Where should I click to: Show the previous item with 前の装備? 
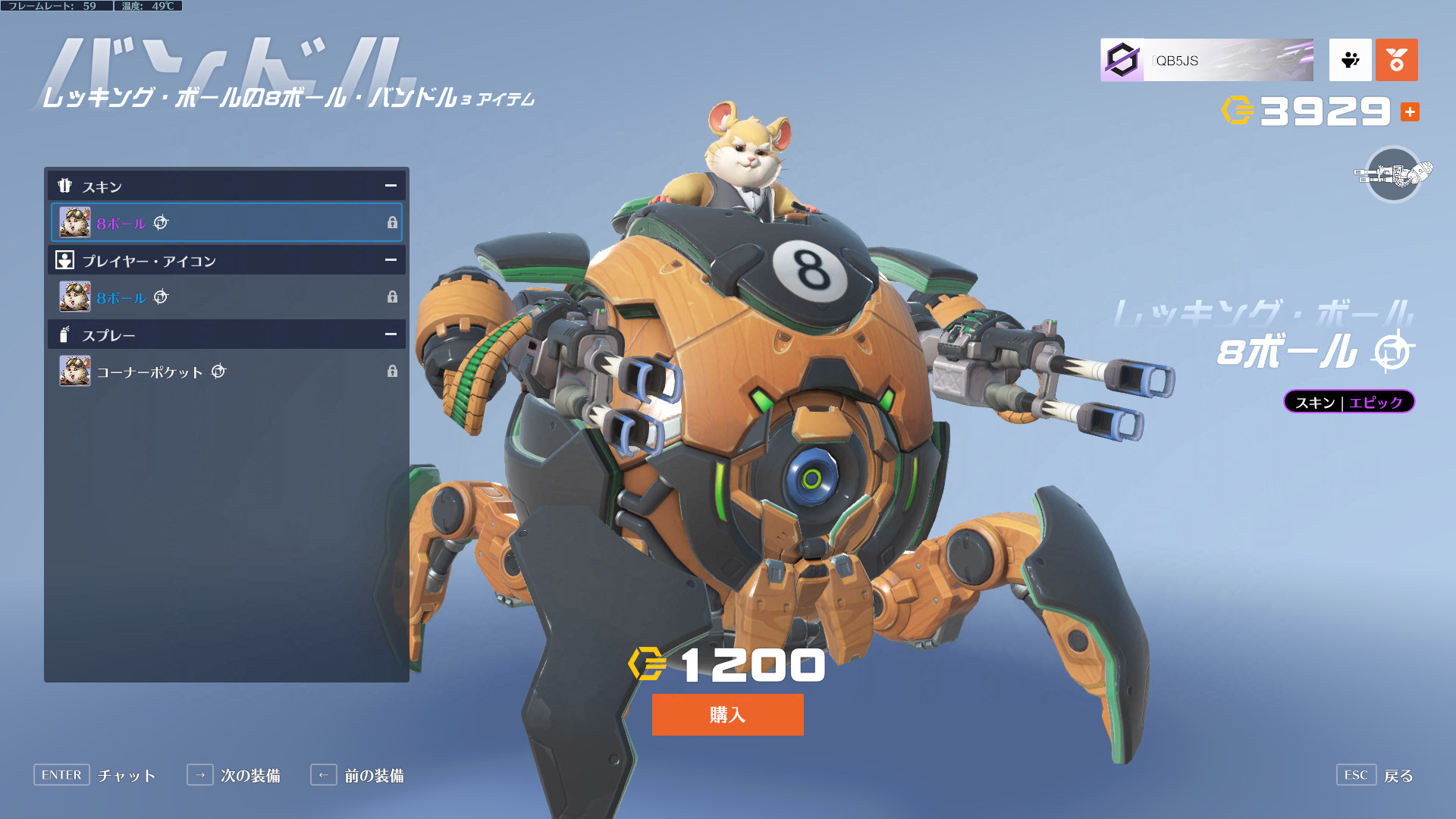click(357, 775)
